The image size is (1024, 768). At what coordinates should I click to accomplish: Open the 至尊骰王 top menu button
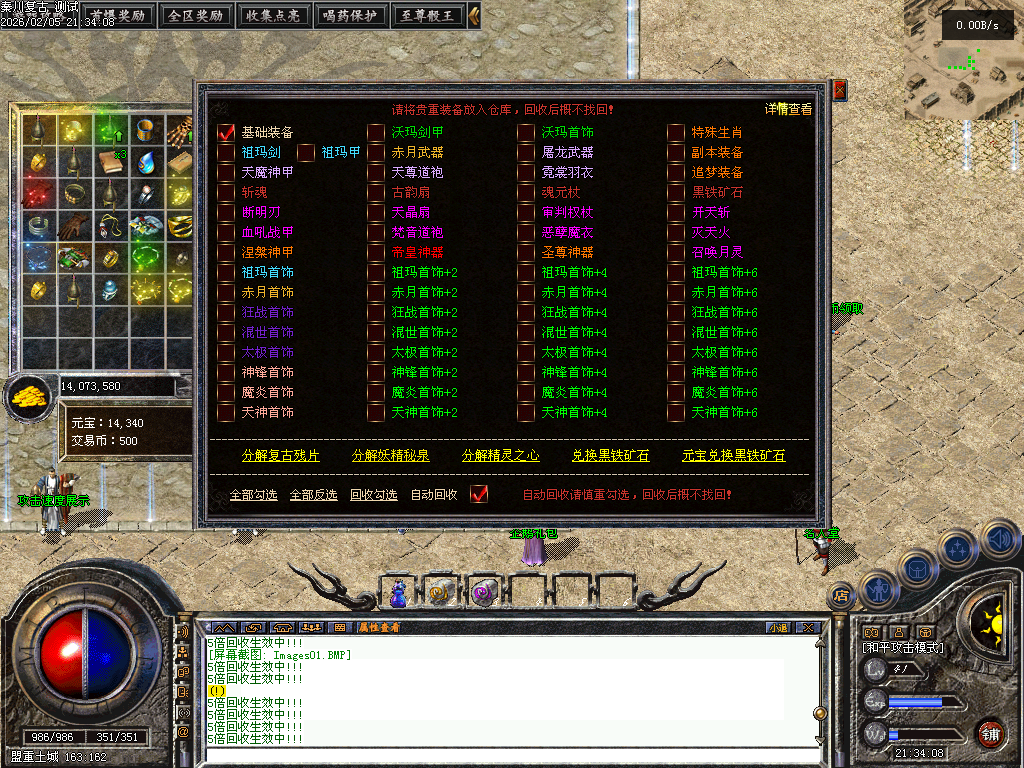(427, 15)
